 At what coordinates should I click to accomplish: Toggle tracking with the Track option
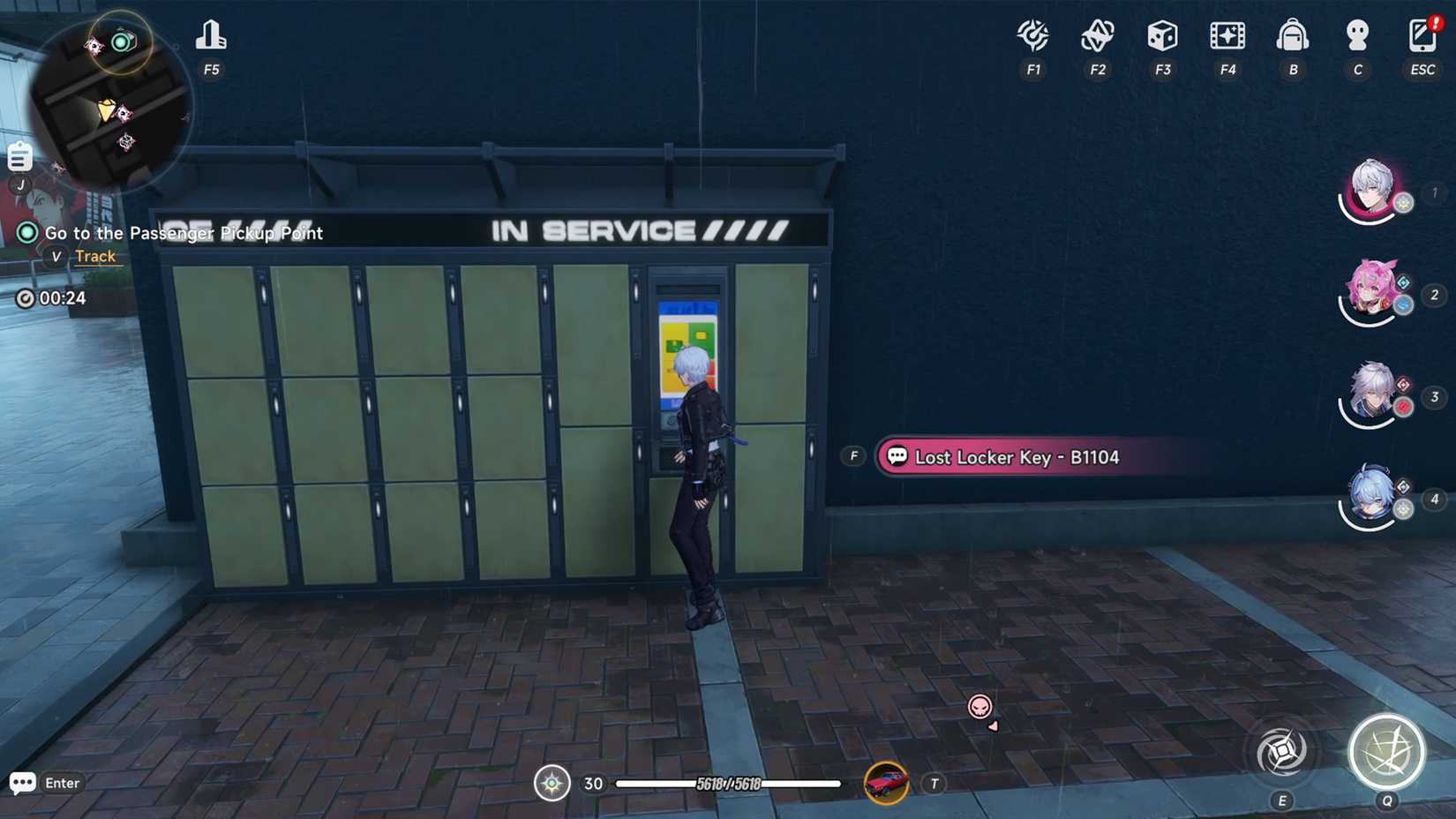[95, 256]
